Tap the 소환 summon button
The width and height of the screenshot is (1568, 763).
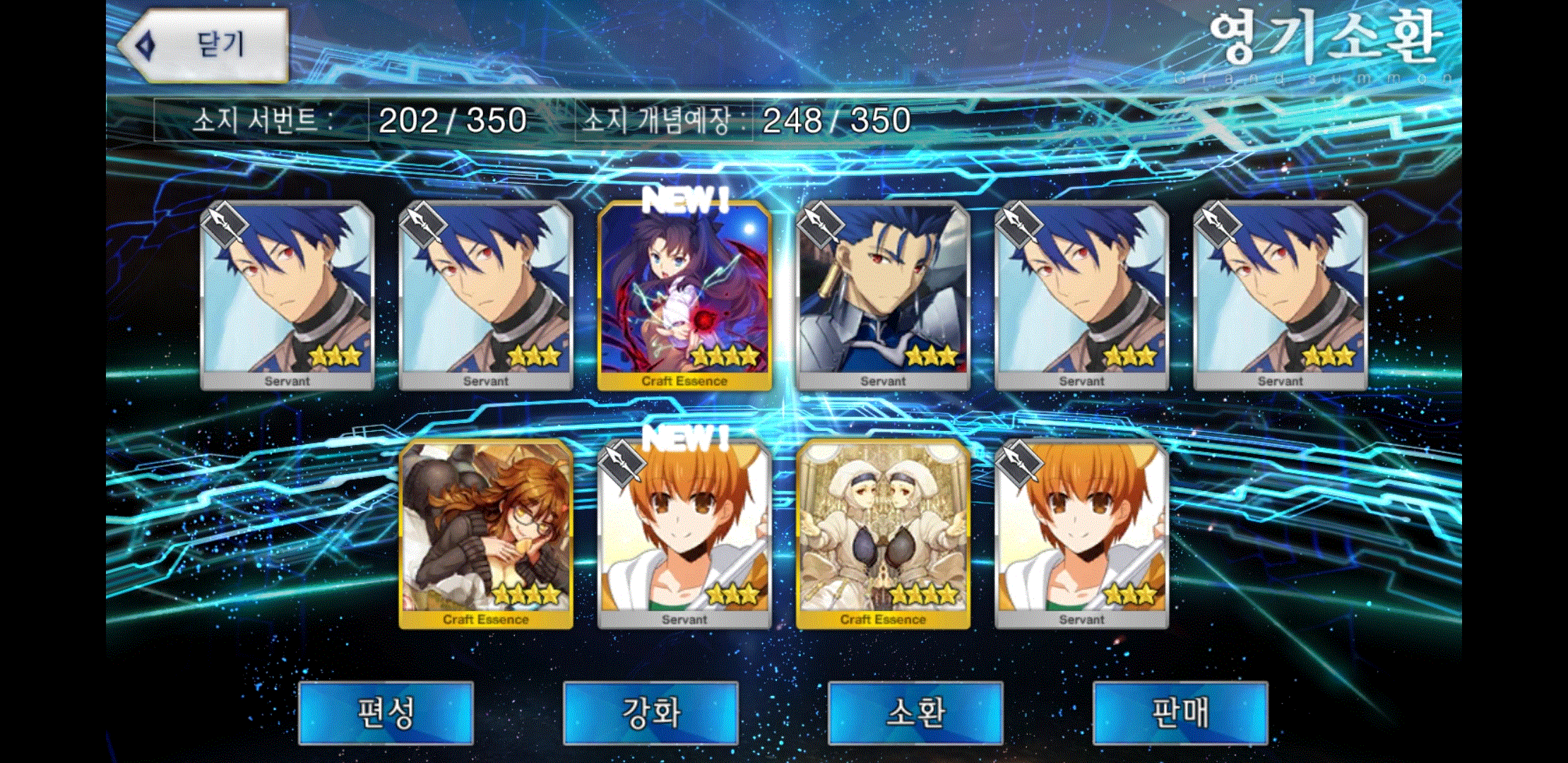pos(915,712)
